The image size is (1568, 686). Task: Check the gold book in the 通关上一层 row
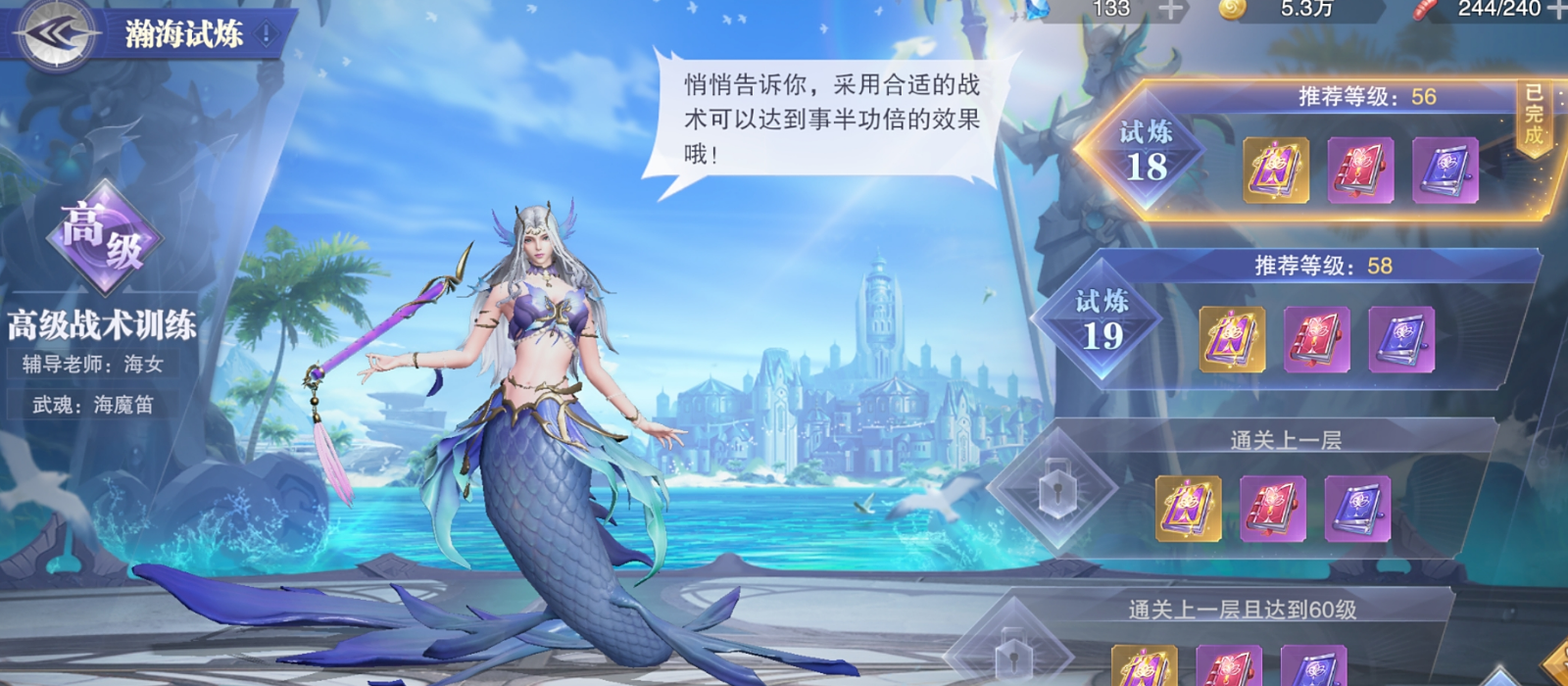pos(1188,509)
